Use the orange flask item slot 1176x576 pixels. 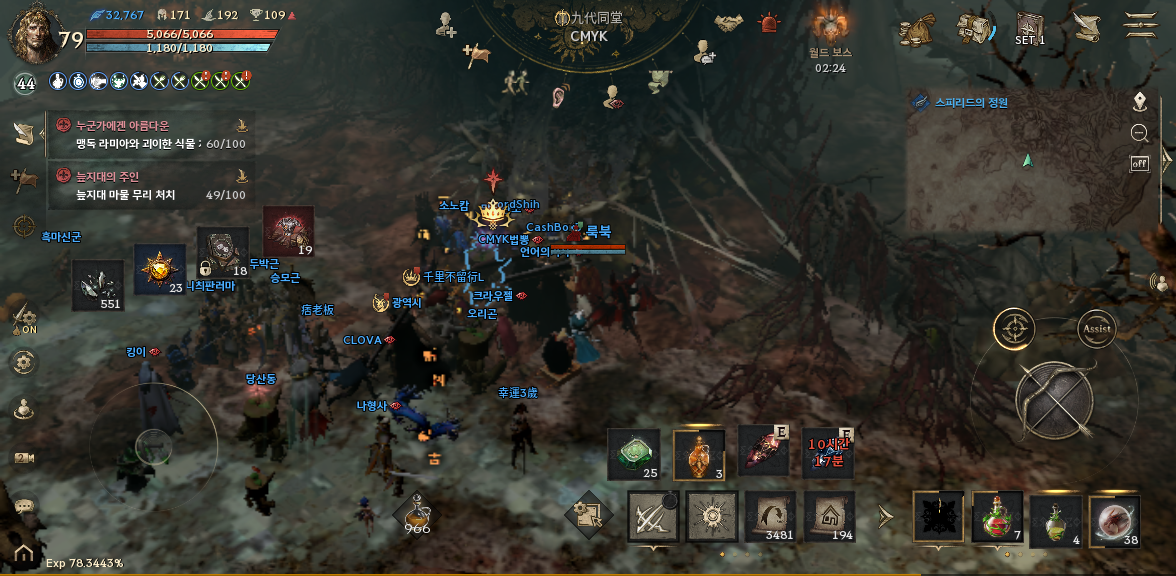click(x=699, y=455)
